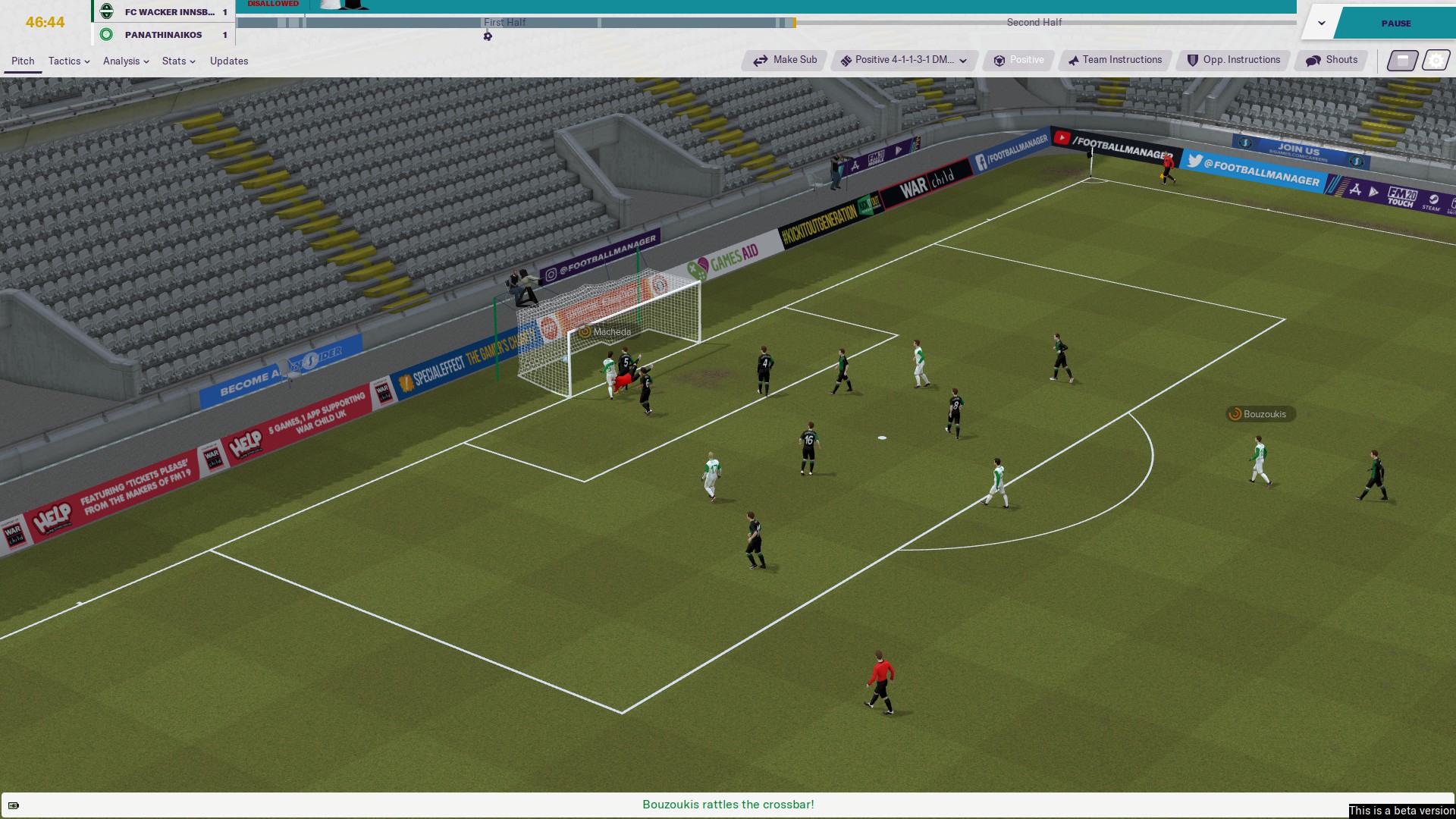Image resolution: width=1456 pixels, height=819 pixels.
Task: Switch to the Pitch tab
Action: coord(23,61)
